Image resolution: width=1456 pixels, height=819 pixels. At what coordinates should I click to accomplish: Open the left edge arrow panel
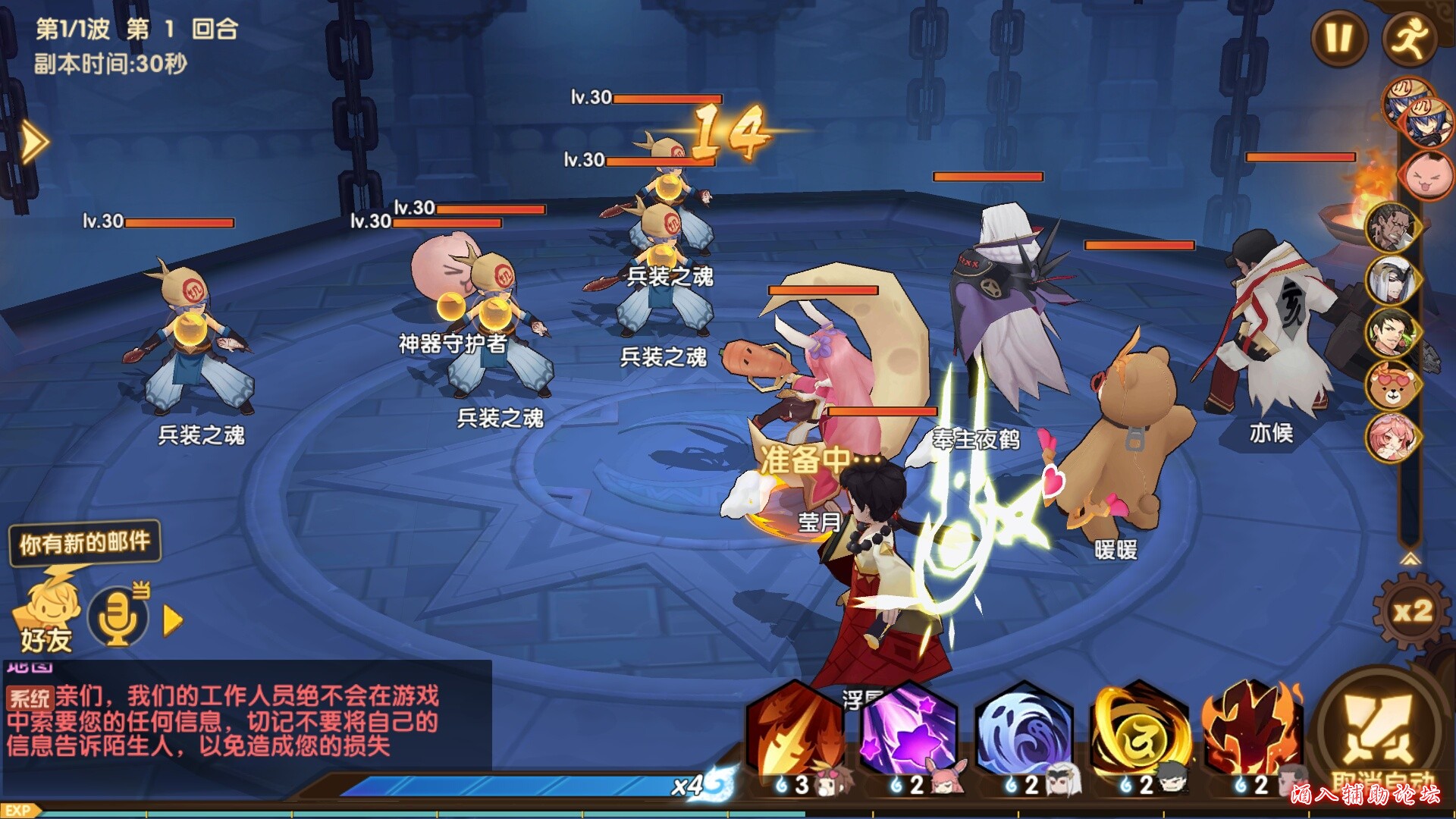point(33,142)
